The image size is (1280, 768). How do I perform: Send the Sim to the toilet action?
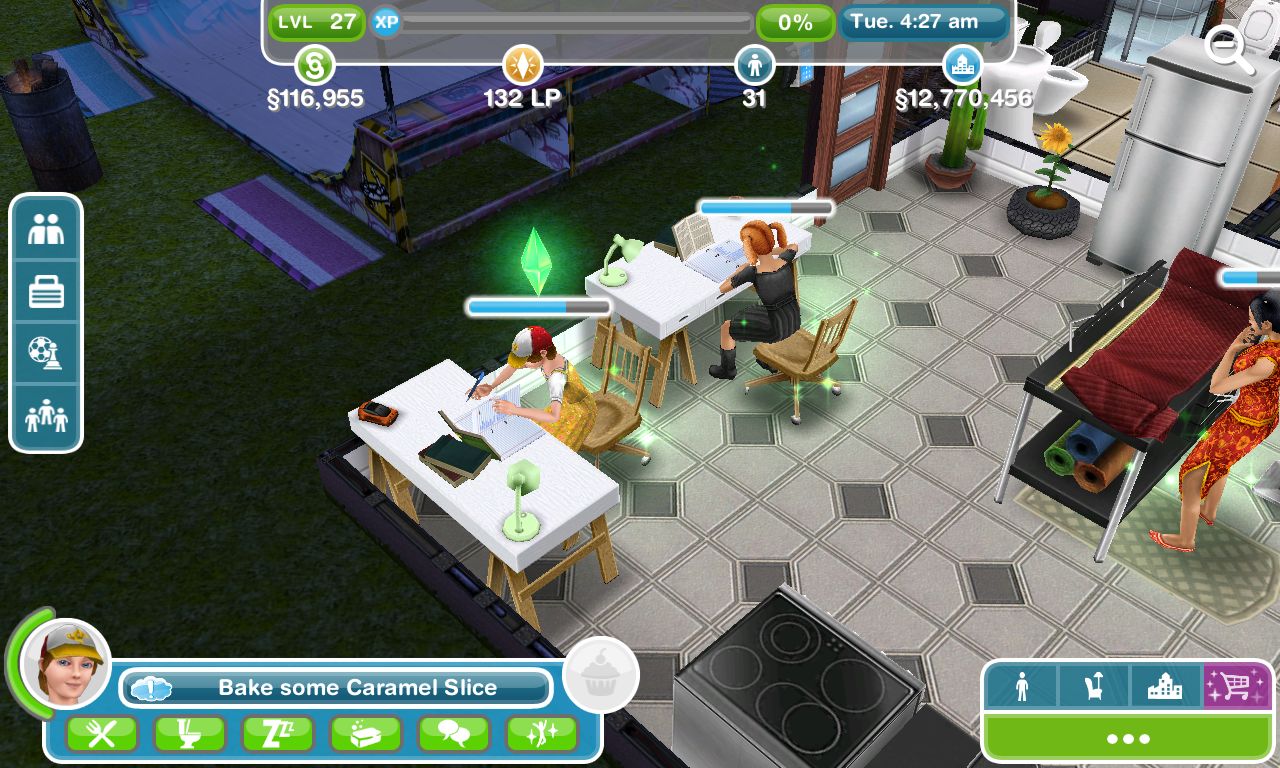188,733
